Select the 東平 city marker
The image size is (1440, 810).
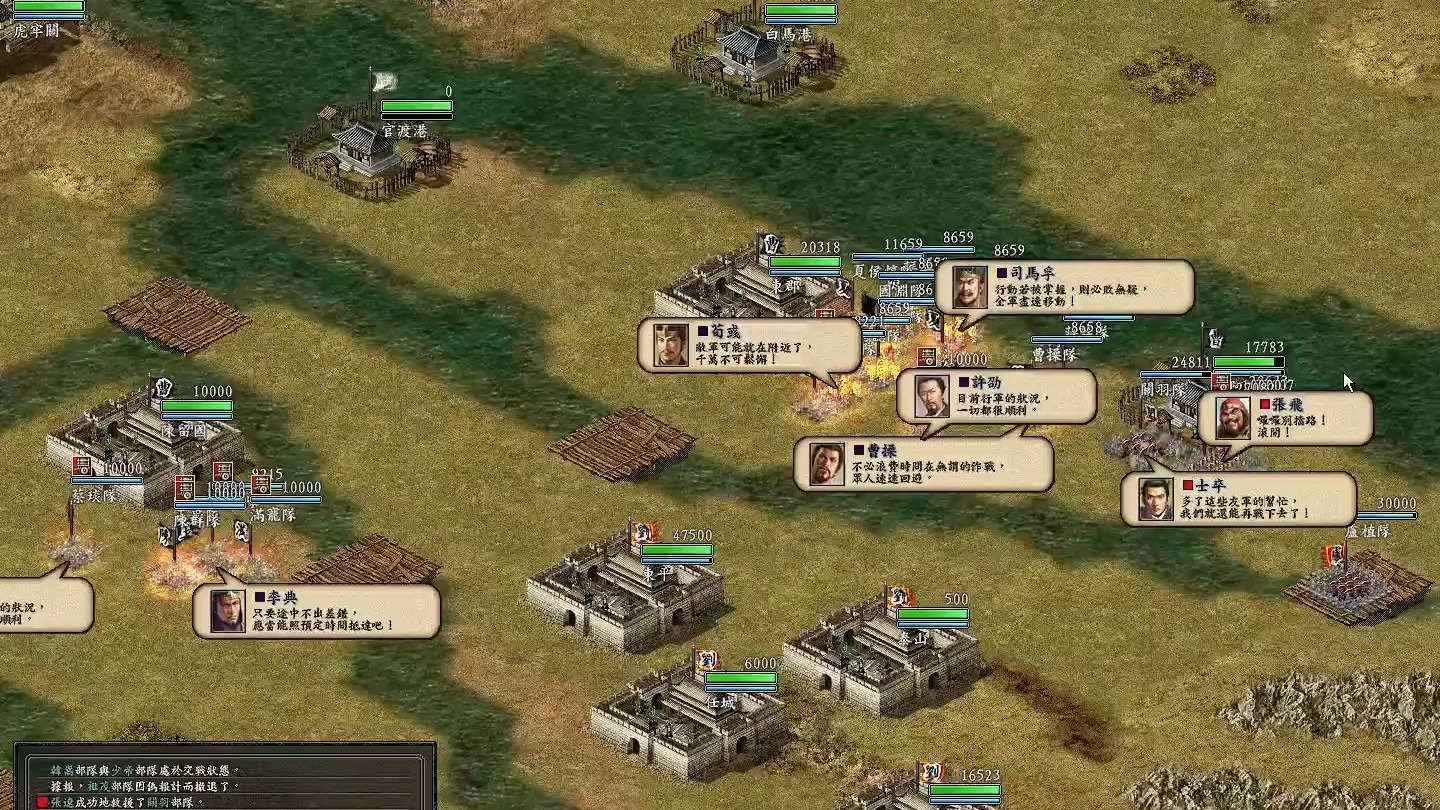pos(659,573)
